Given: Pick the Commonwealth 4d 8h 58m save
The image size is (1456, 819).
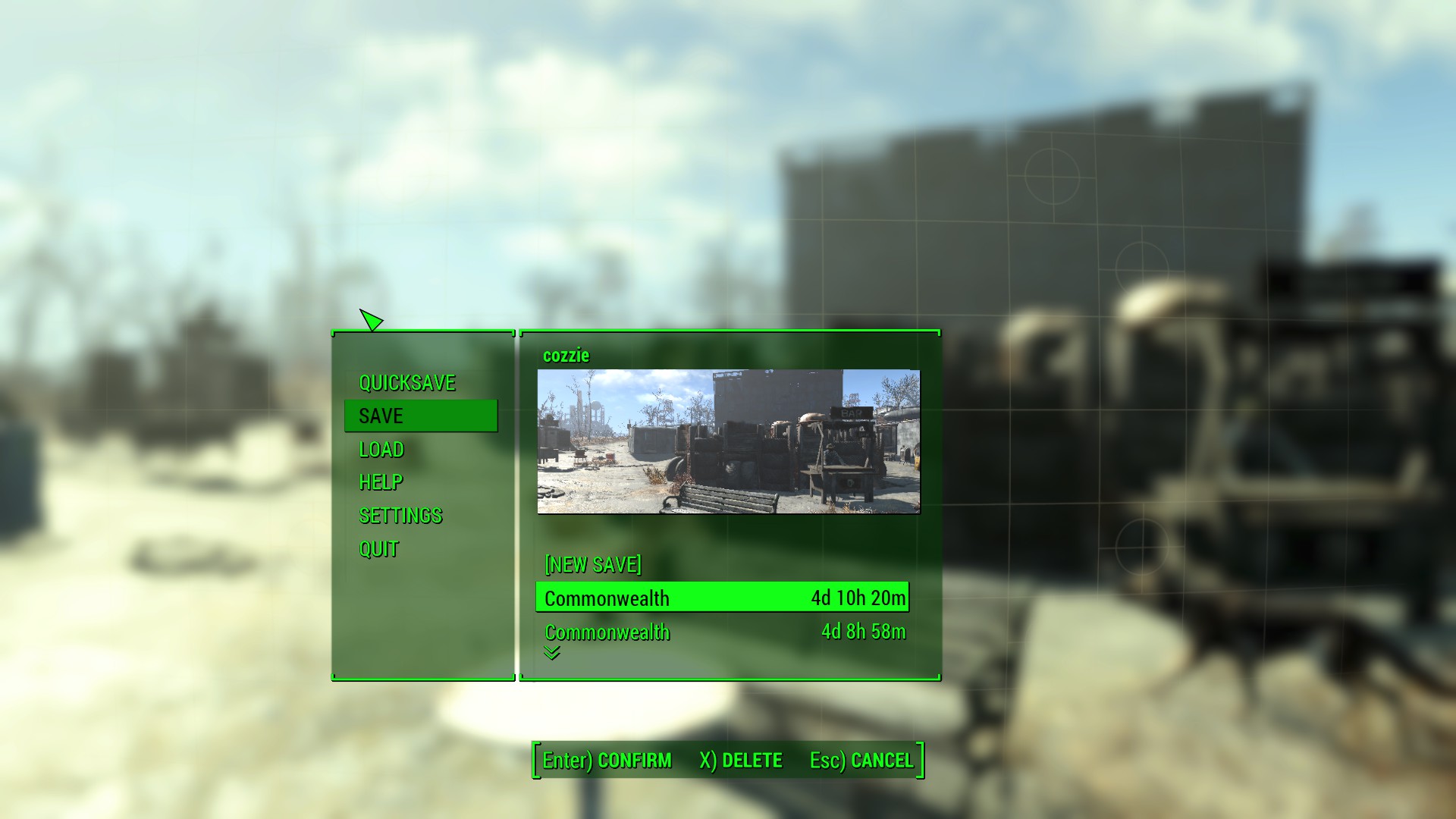Looking at the screenshot, I should coord(722,632).
